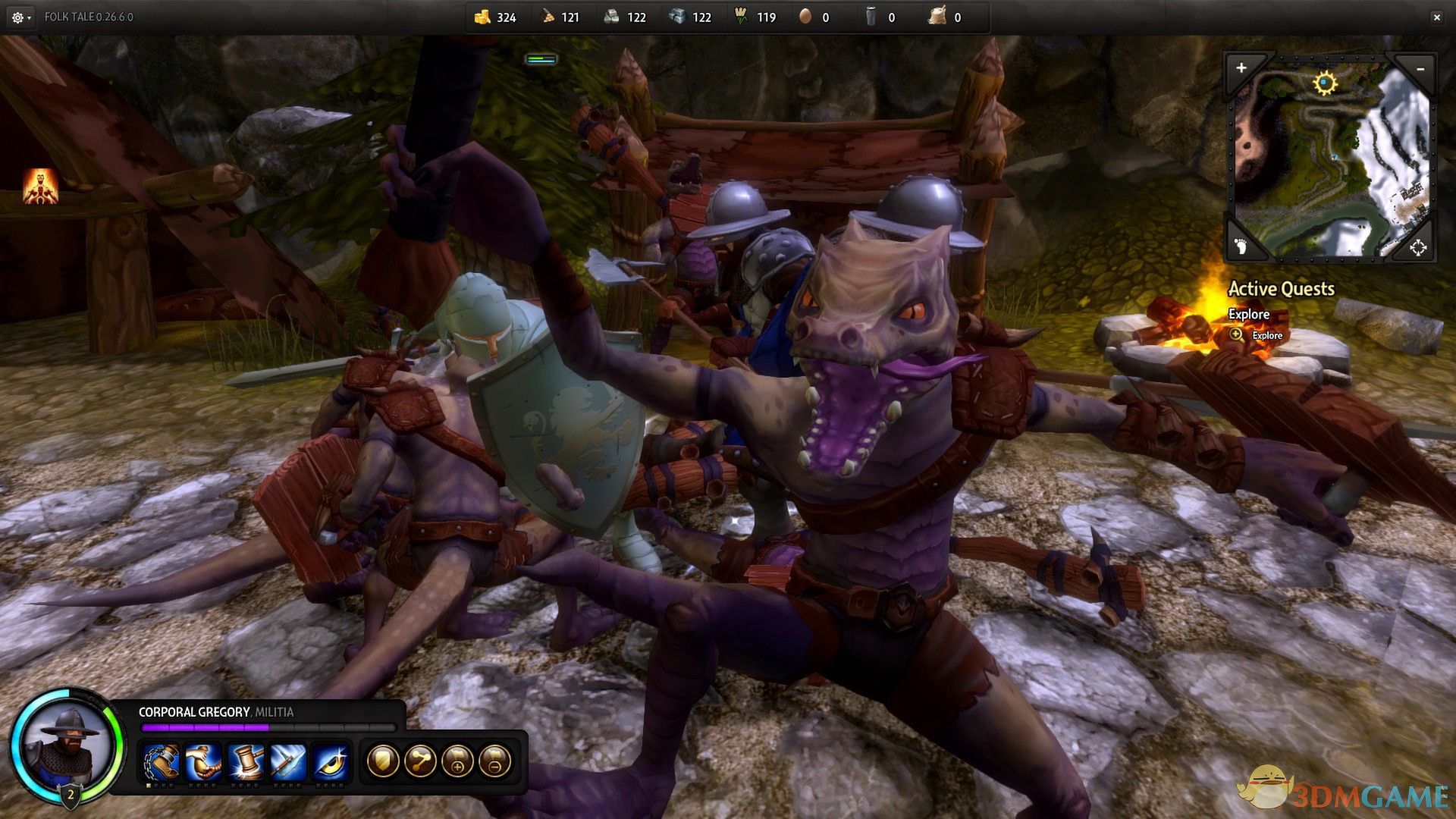Click the flaming figure status icon

(40, 187)
